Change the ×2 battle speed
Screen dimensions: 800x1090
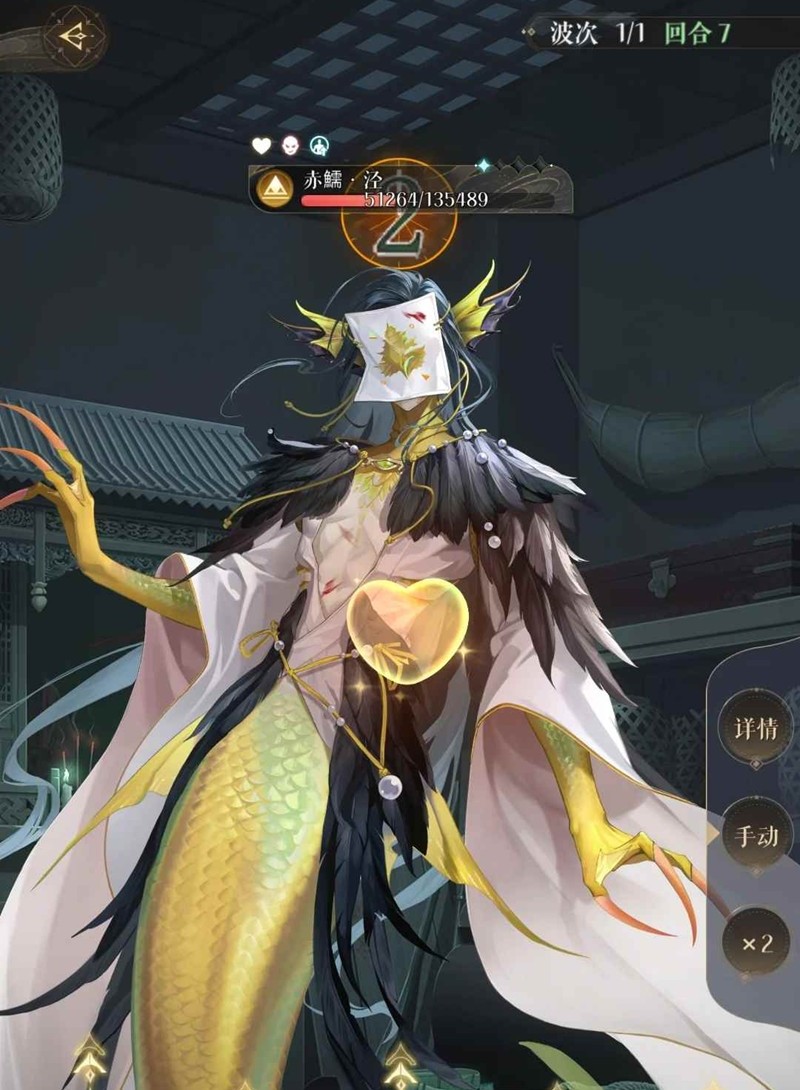(757, 943)
